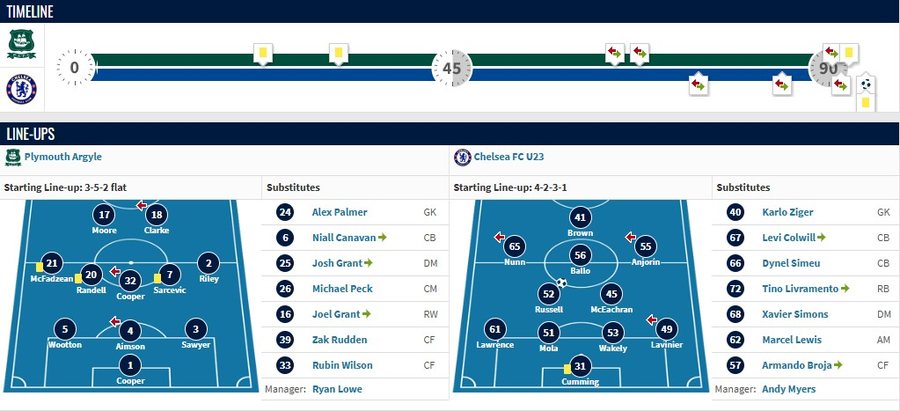Select substitute Michael Peck
Viewport: 900px width, 411px height.
pos(340,288)
